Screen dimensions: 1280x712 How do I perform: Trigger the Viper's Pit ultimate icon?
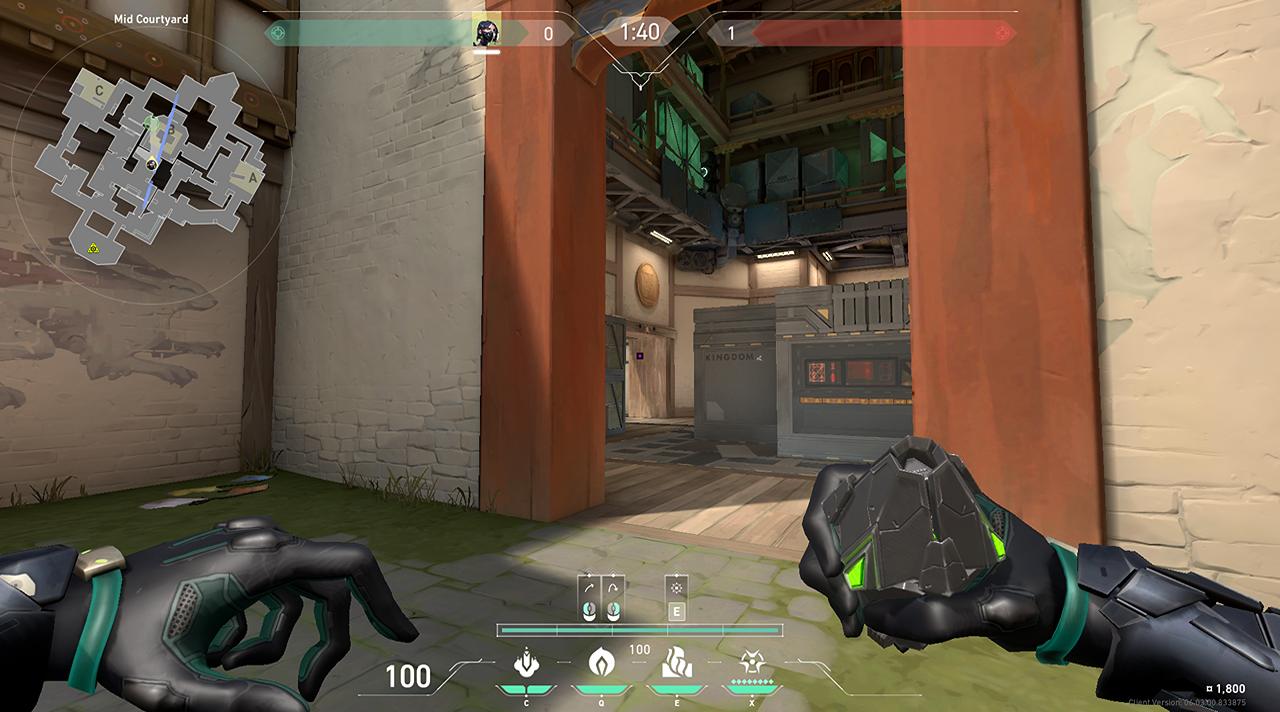pos(751,662)
